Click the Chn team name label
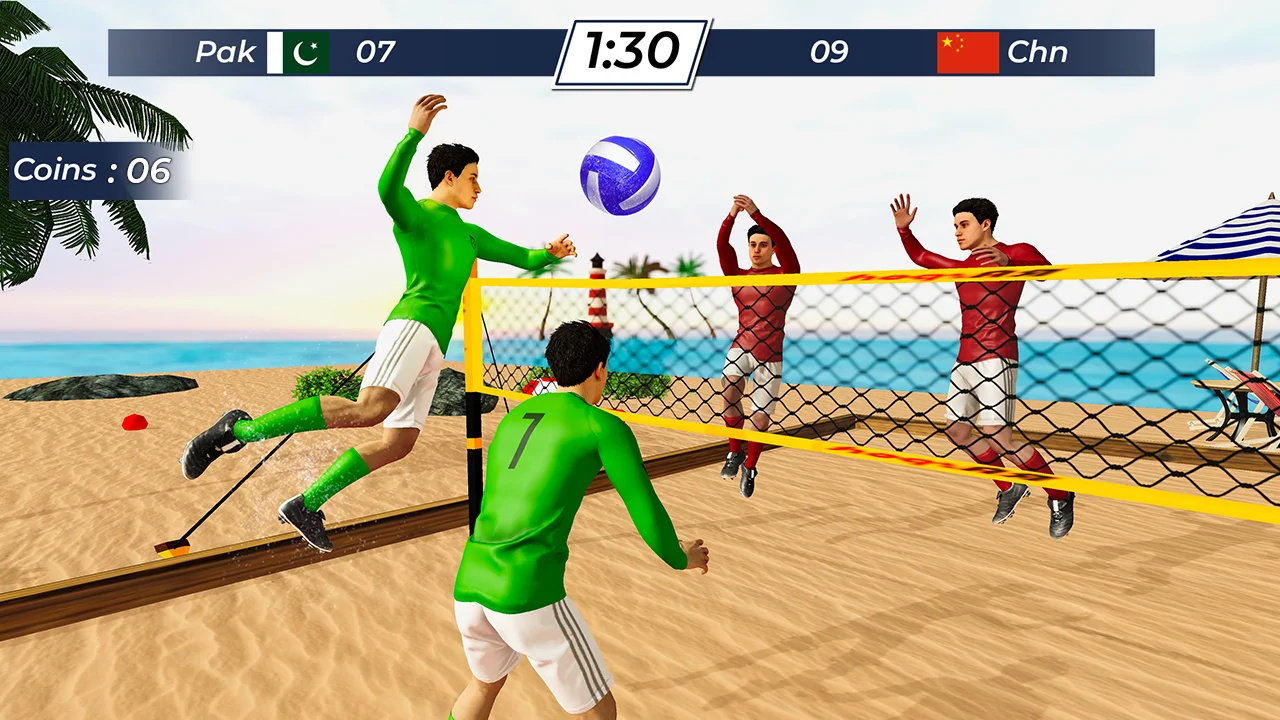The image size is (1280, 720). tap(1039, 51)
